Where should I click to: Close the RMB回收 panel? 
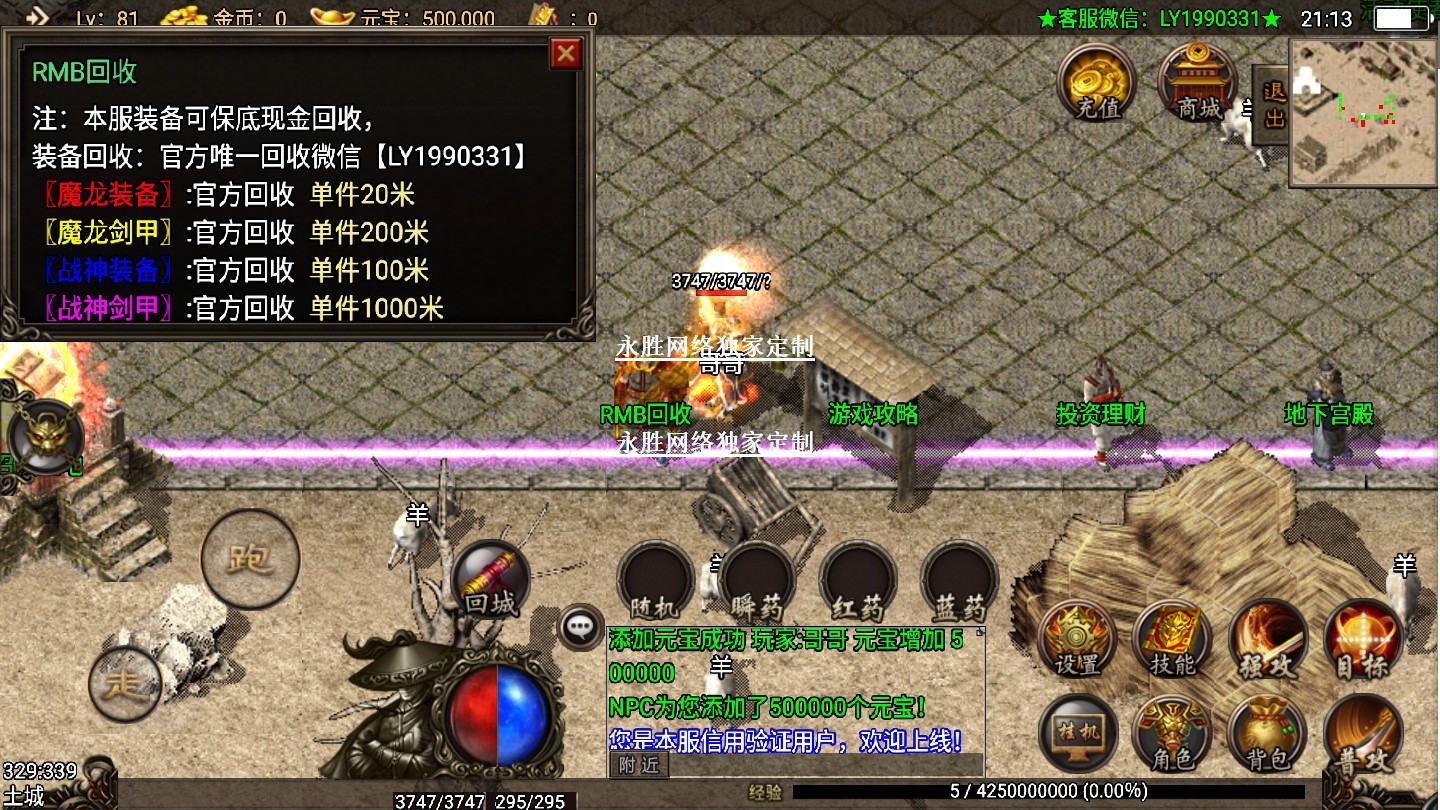tap(567, 53)
